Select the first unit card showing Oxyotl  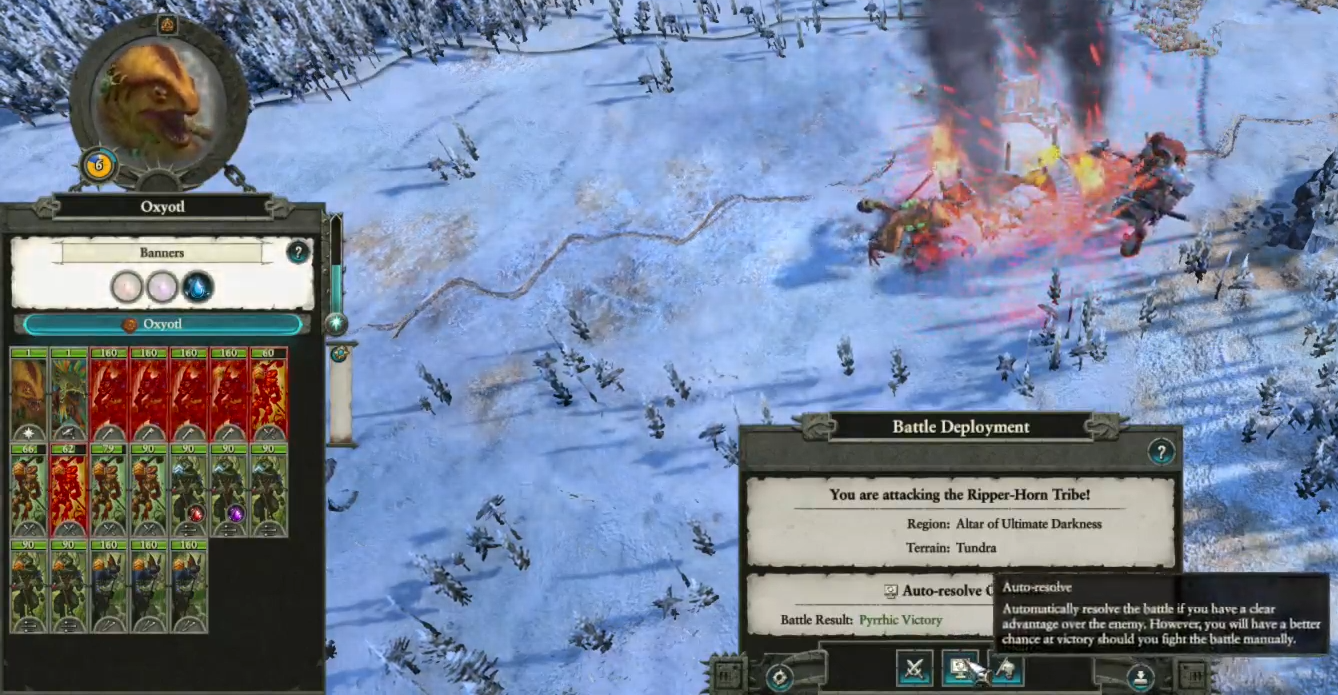pyautogui.click(x=29, y=394)
